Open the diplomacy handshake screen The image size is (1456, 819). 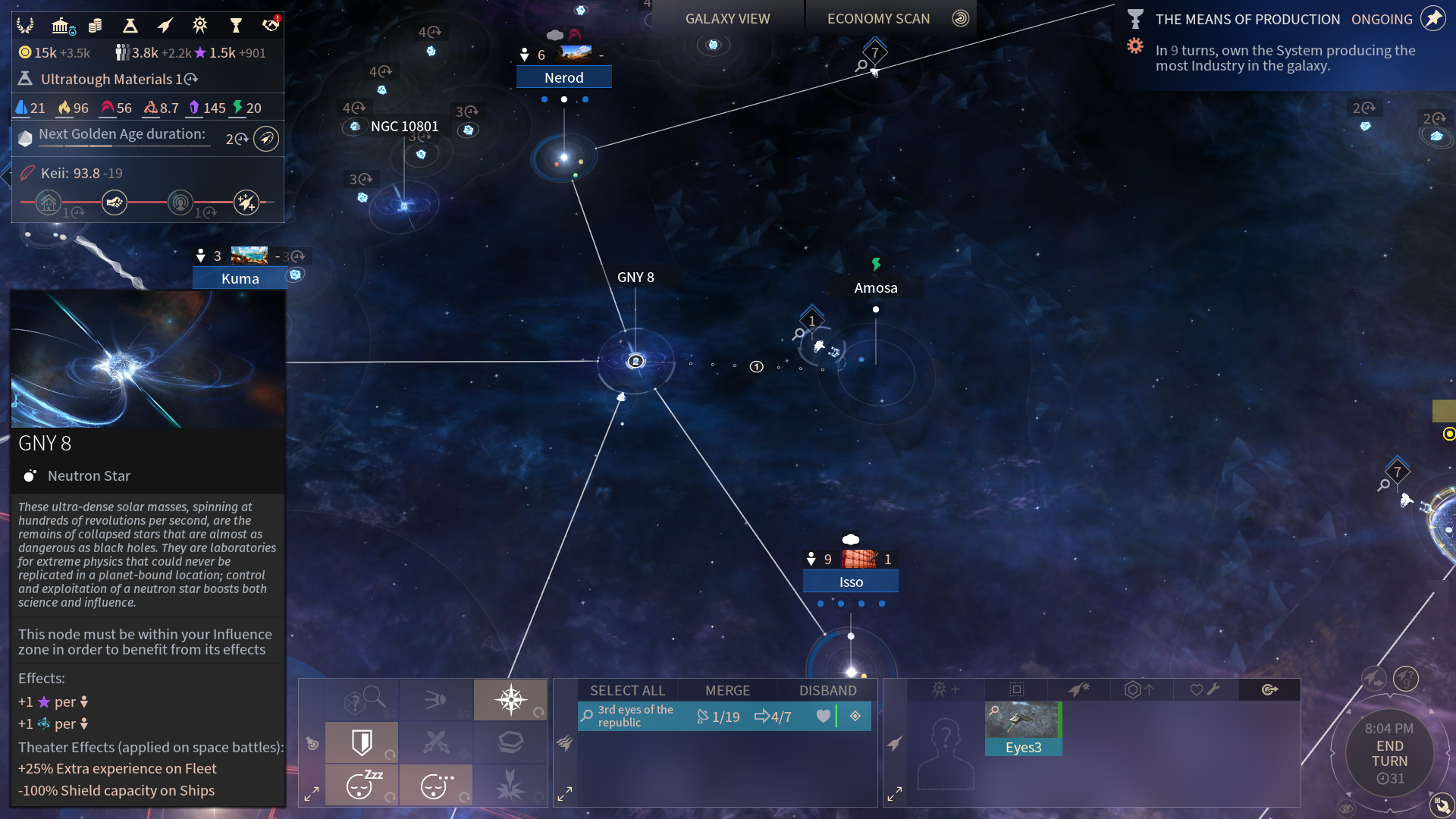click(x=270, y=26)
